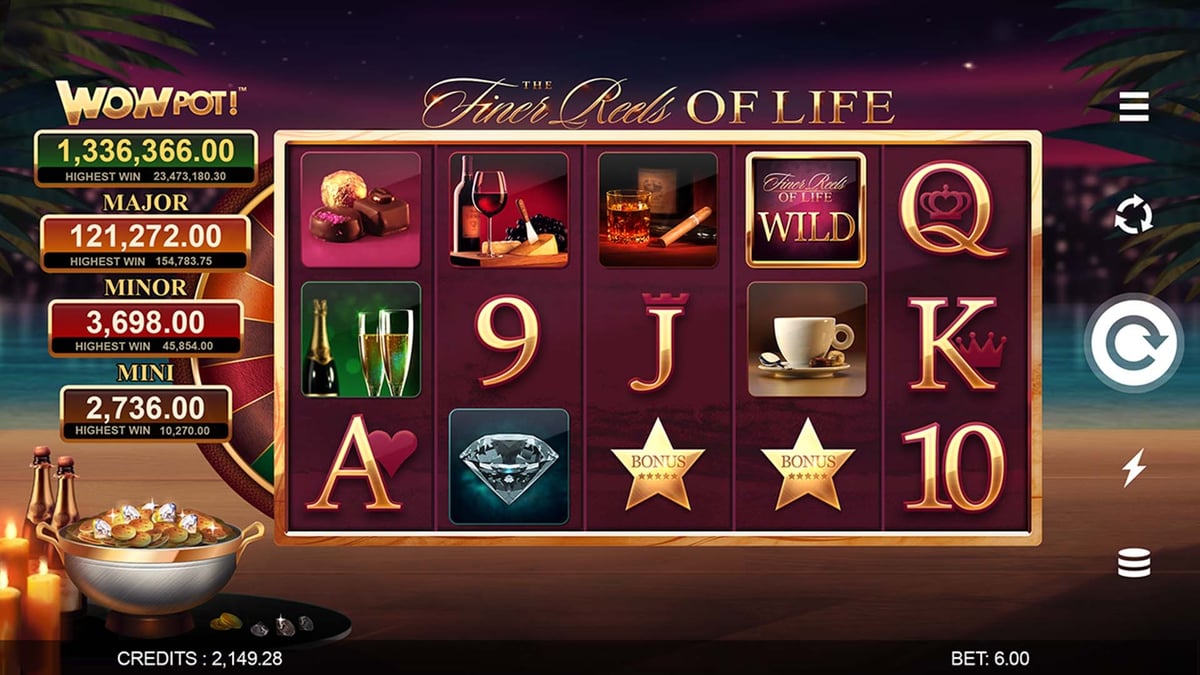Open the hamburger menu
Viewport: 1200px width, 675px height.
[1133, 105]
